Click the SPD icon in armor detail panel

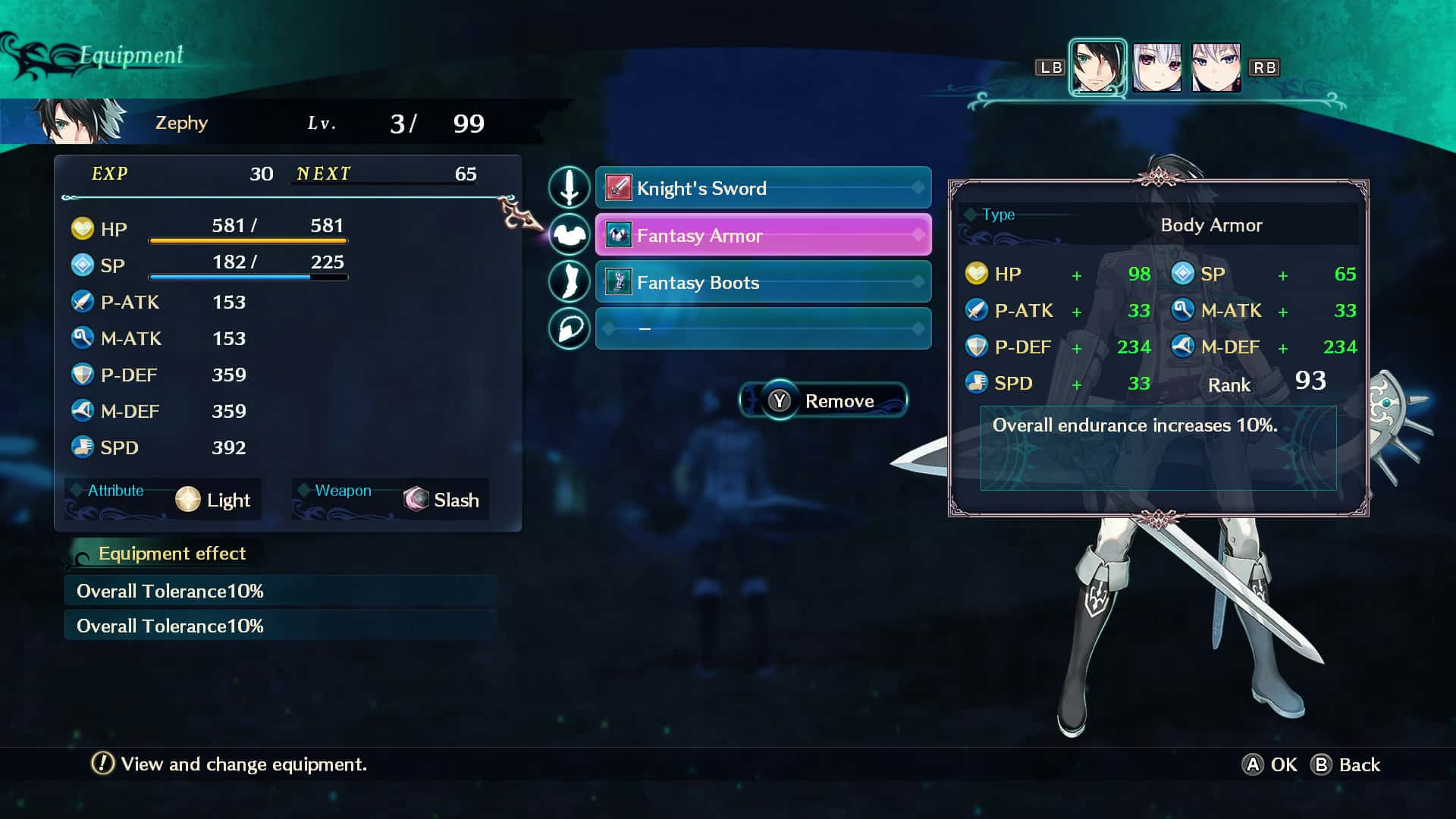click(x=977, y=383)
